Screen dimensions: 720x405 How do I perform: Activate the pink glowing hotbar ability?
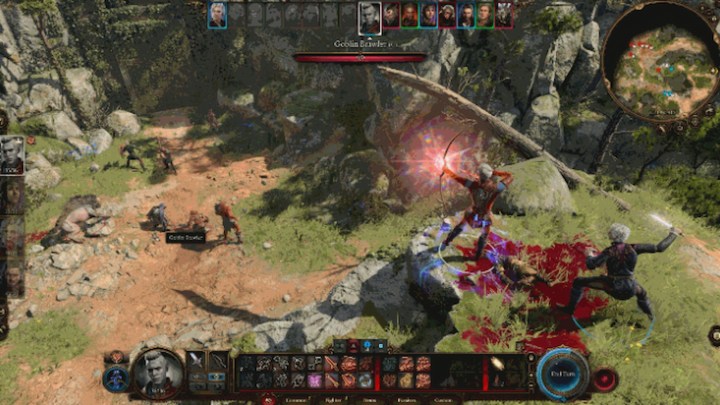pos(315,381)
